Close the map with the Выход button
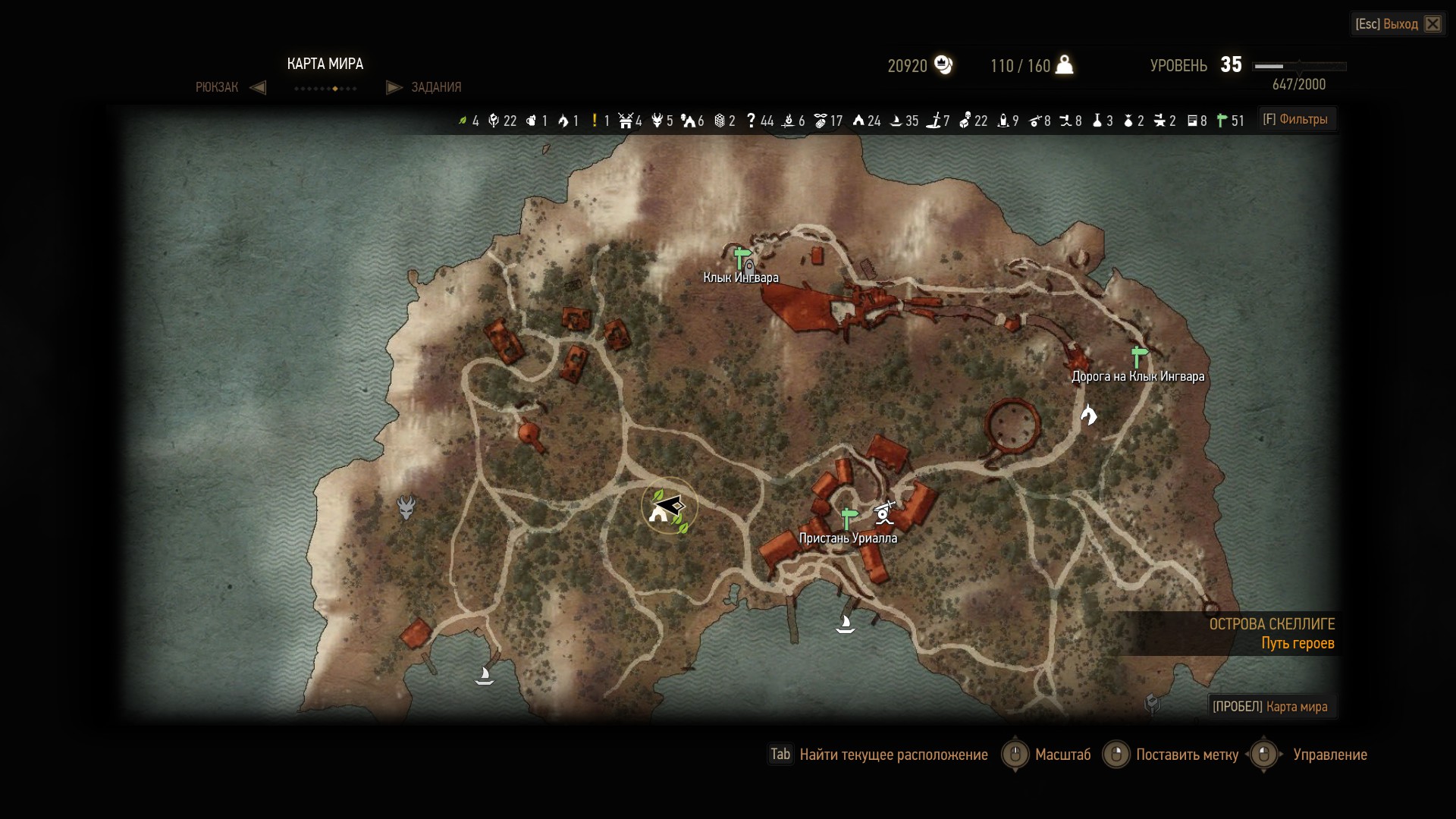 tap(1399, 24)
